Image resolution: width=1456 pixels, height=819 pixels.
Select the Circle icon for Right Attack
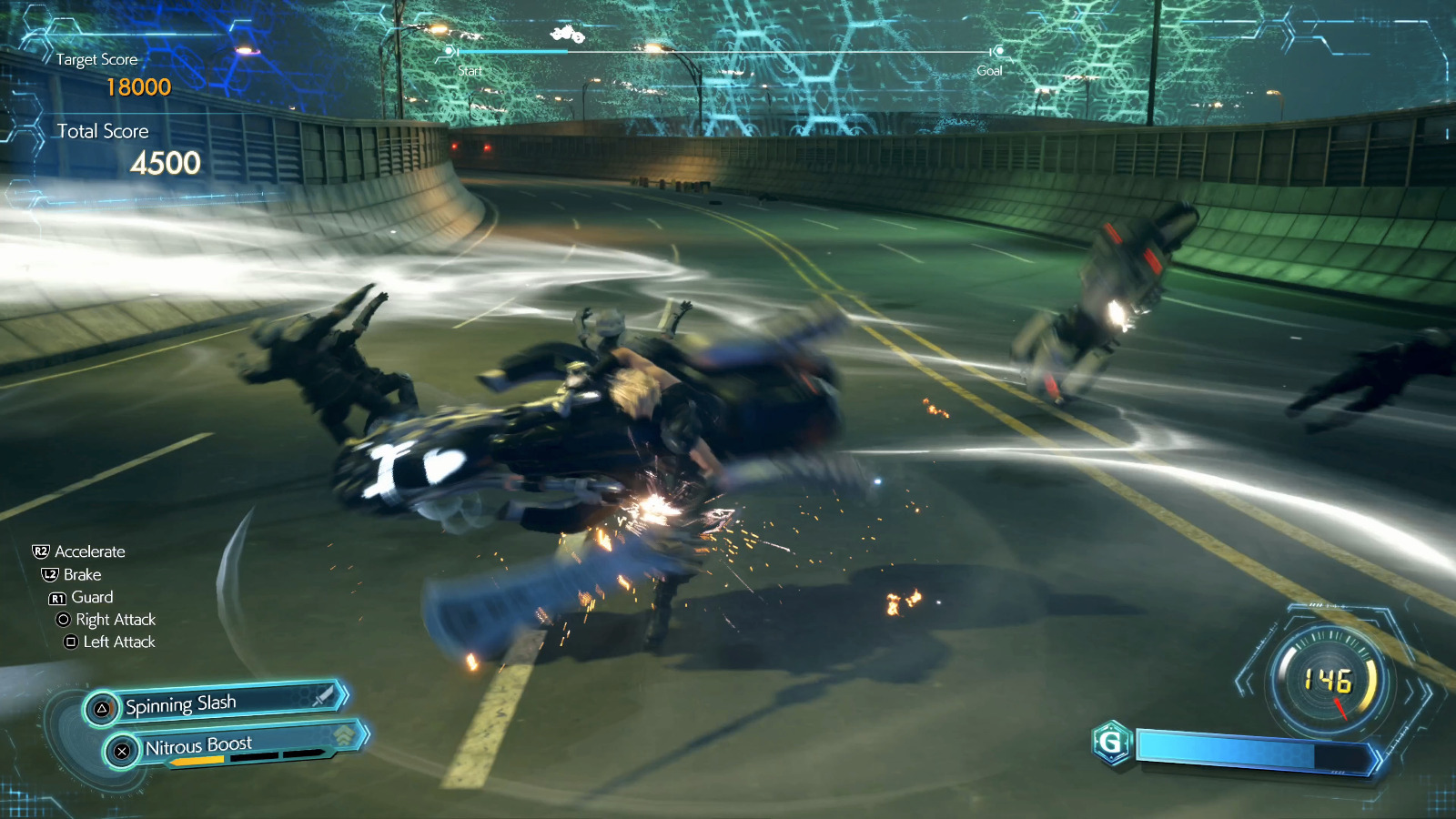pos(64,620)
